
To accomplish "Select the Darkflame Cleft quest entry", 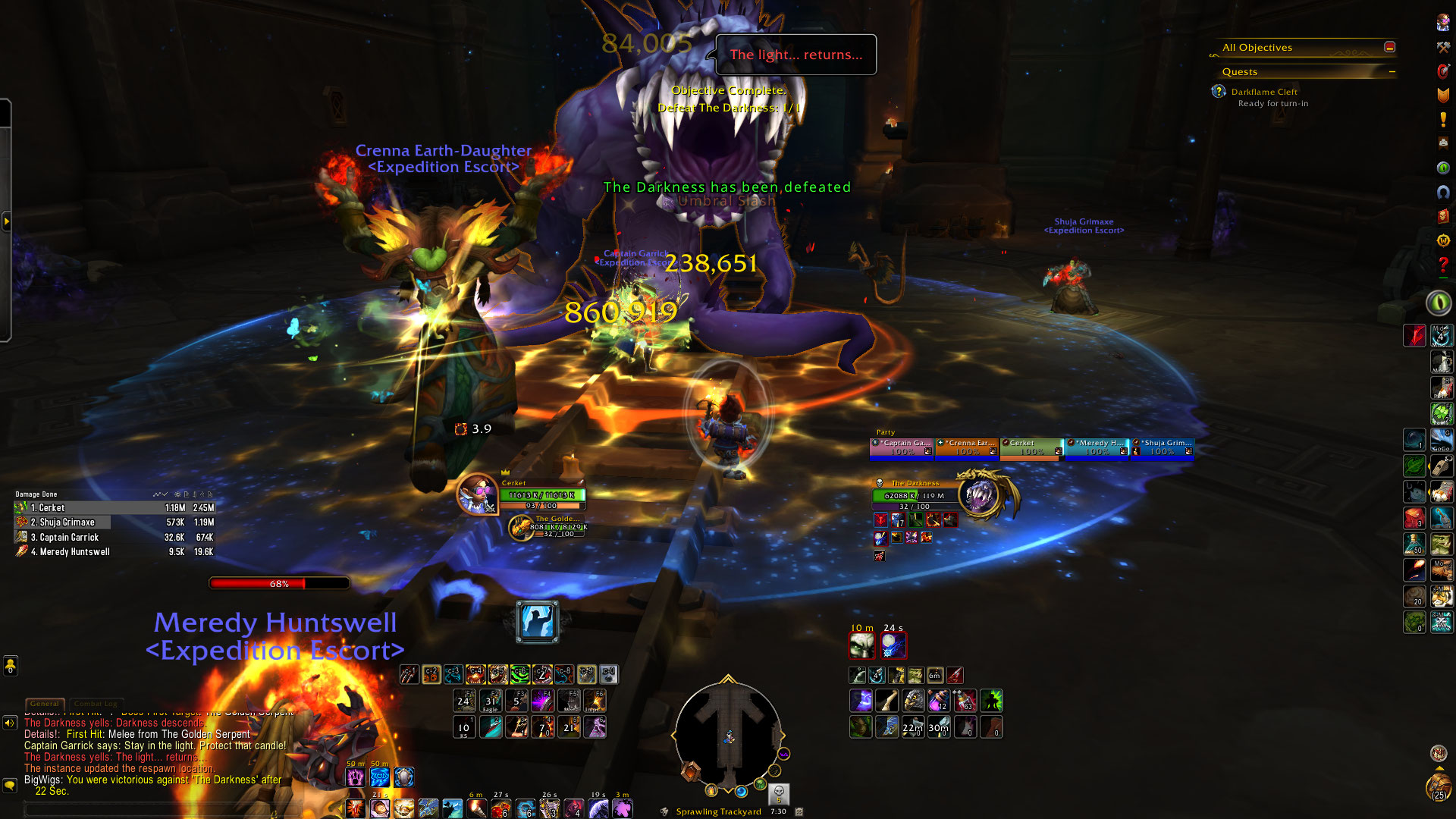I will [x=1264, y=92].
